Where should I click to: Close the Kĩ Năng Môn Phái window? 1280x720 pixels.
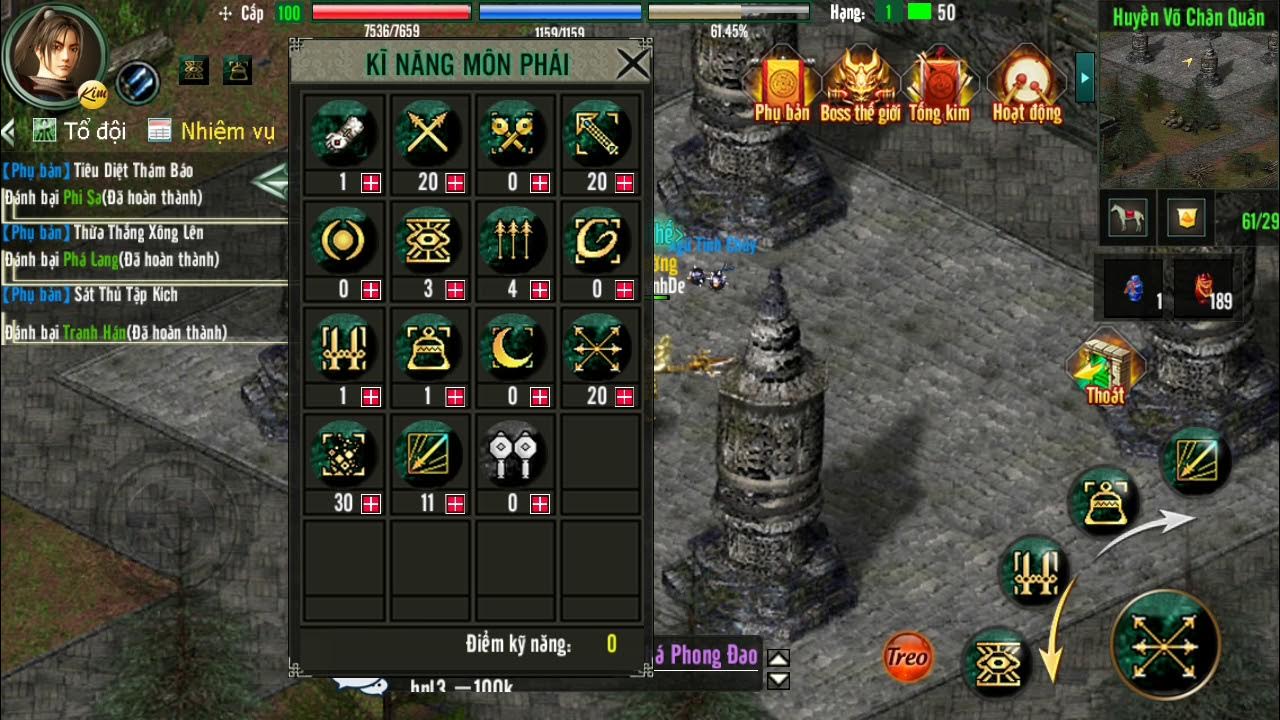[x=632, y=64]
